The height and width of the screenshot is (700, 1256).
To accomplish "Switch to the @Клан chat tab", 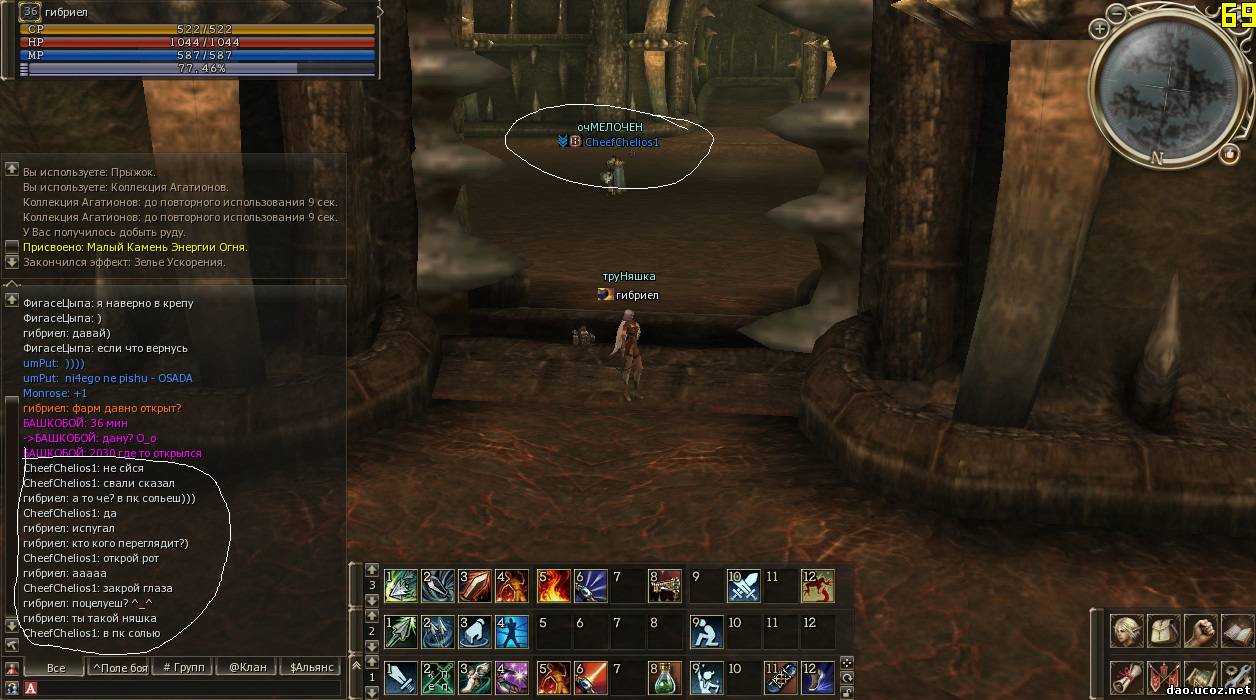I will pyautogui.click(x=247, y=667).
